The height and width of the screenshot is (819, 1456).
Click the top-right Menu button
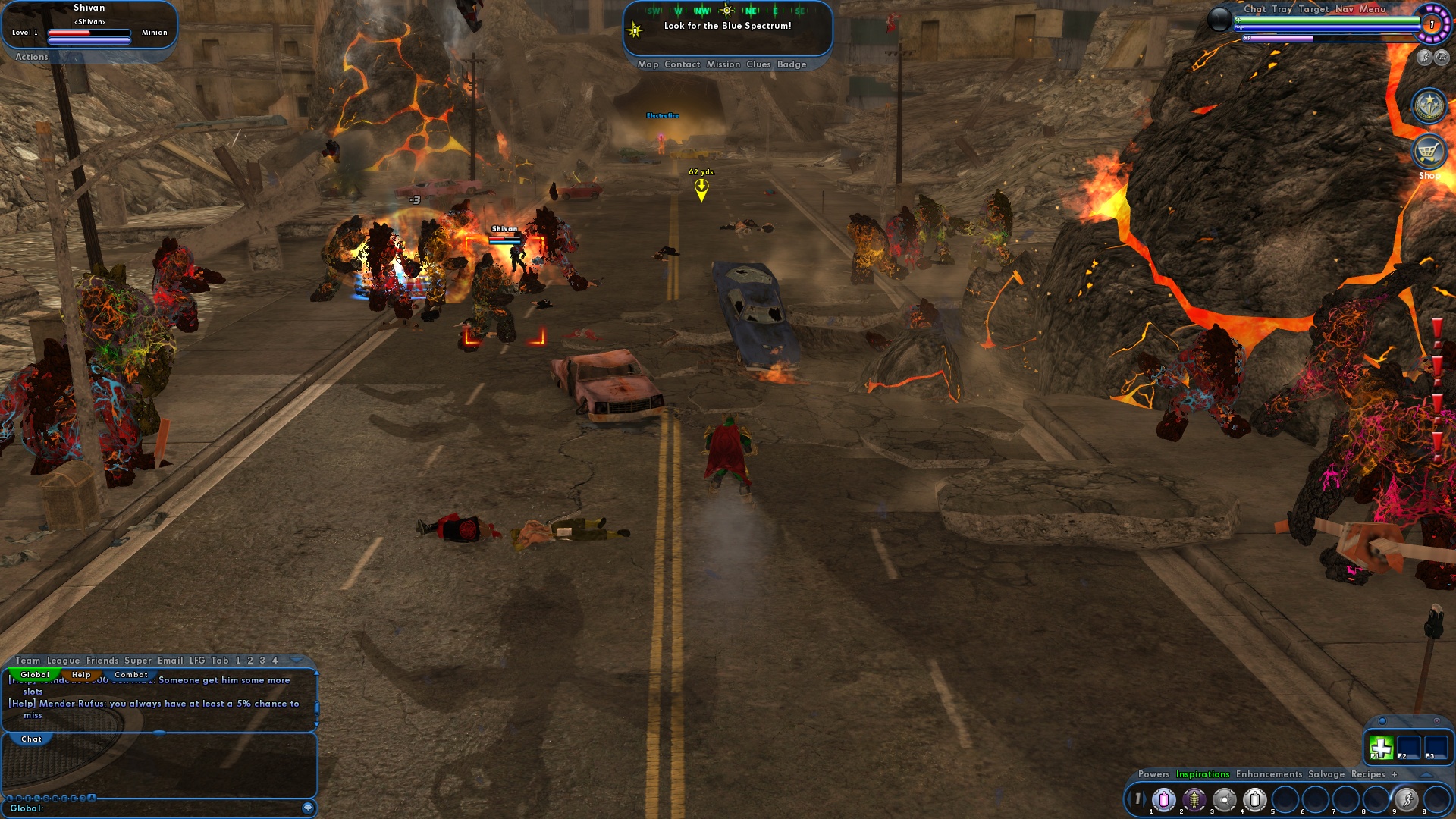click(1373, 9)
